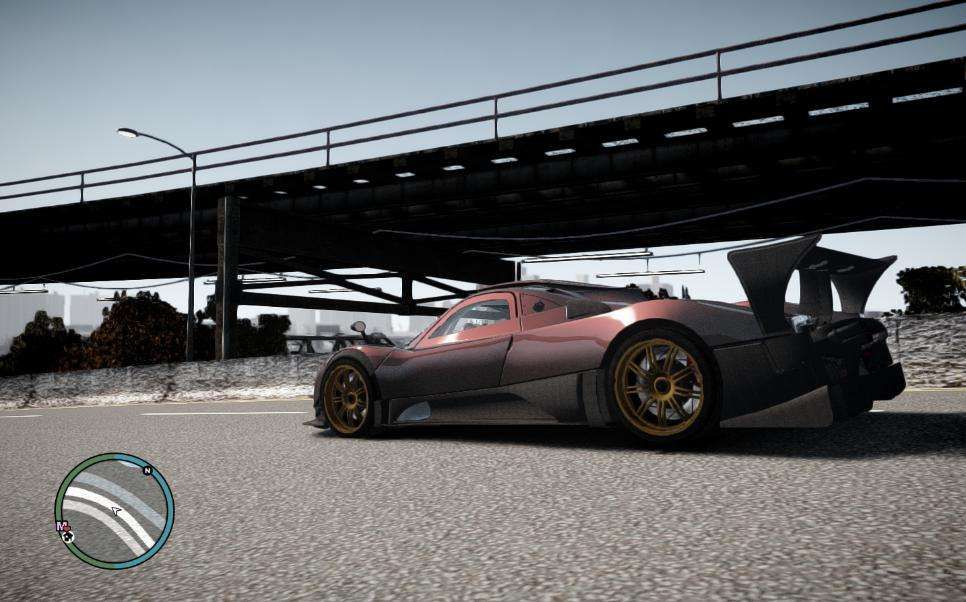
Task: Select the purple M blip on the radar
Action: (61, 526)
